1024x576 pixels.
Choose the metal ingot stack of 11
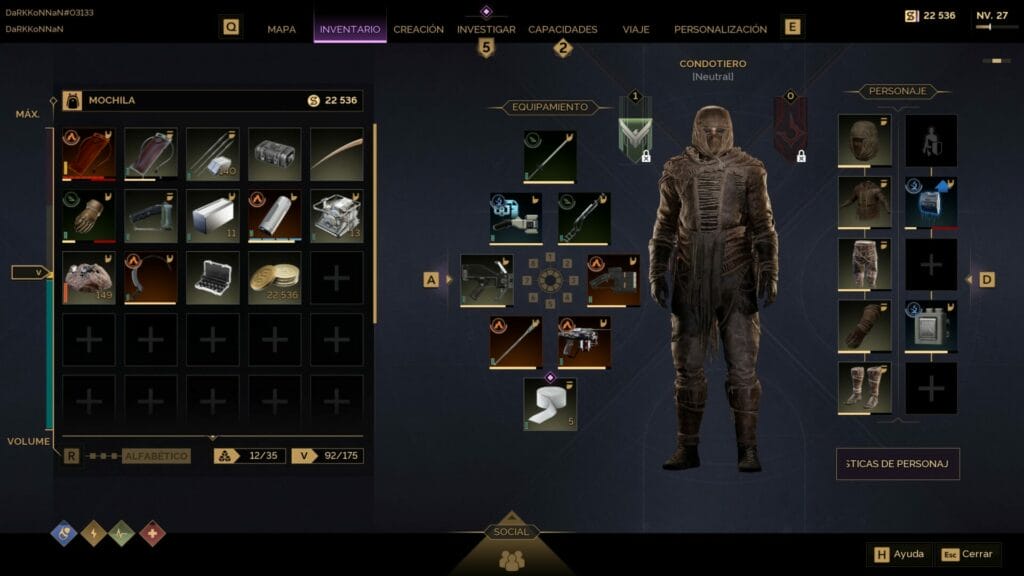[212, 215]
